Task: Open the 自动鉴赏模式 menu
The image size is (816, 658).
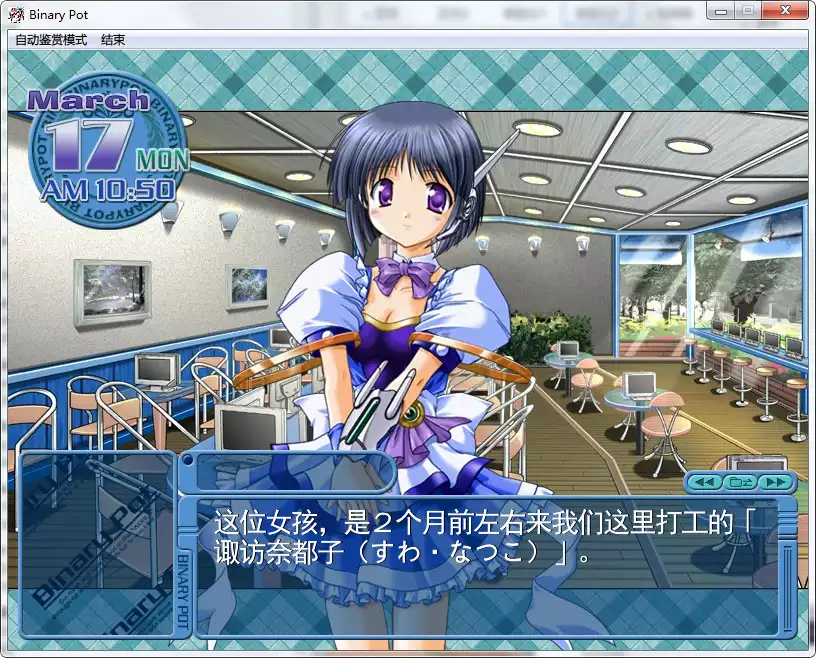Action: pyautogui.click(x=51, y=40)
